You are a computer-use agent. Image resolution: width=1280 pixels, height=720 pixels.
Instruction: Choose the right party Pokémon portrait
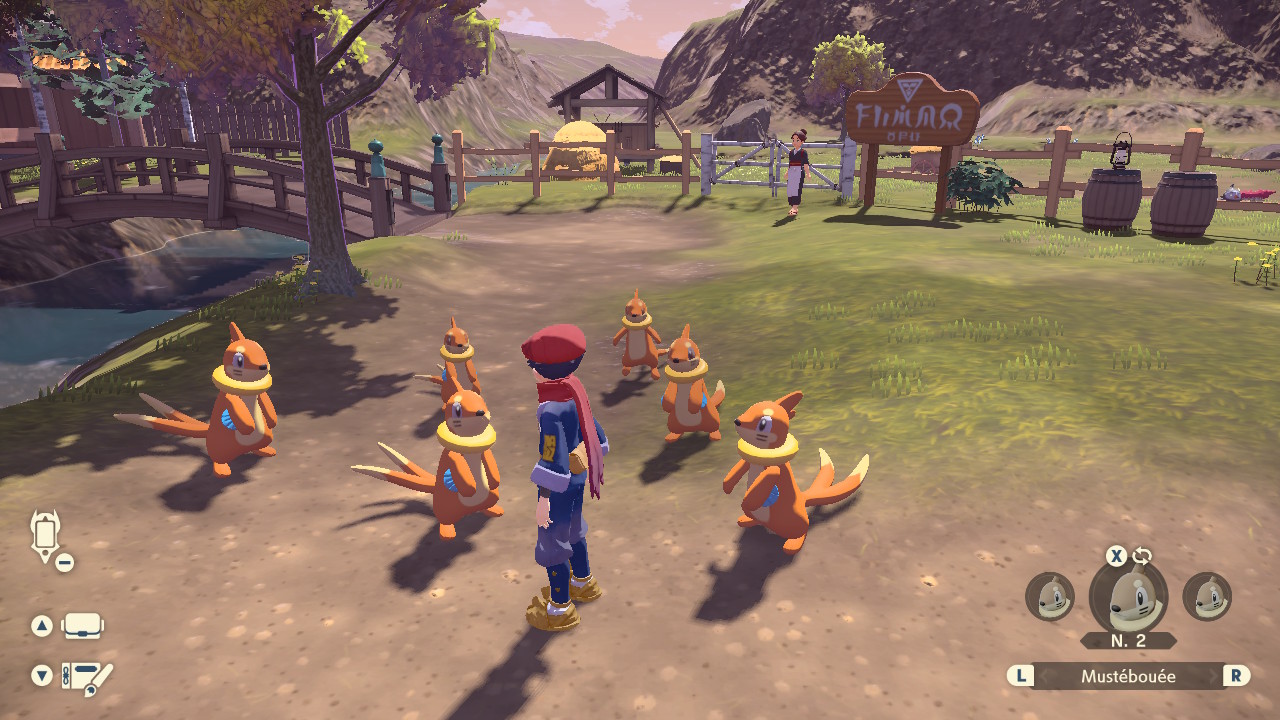(1207, 597)
